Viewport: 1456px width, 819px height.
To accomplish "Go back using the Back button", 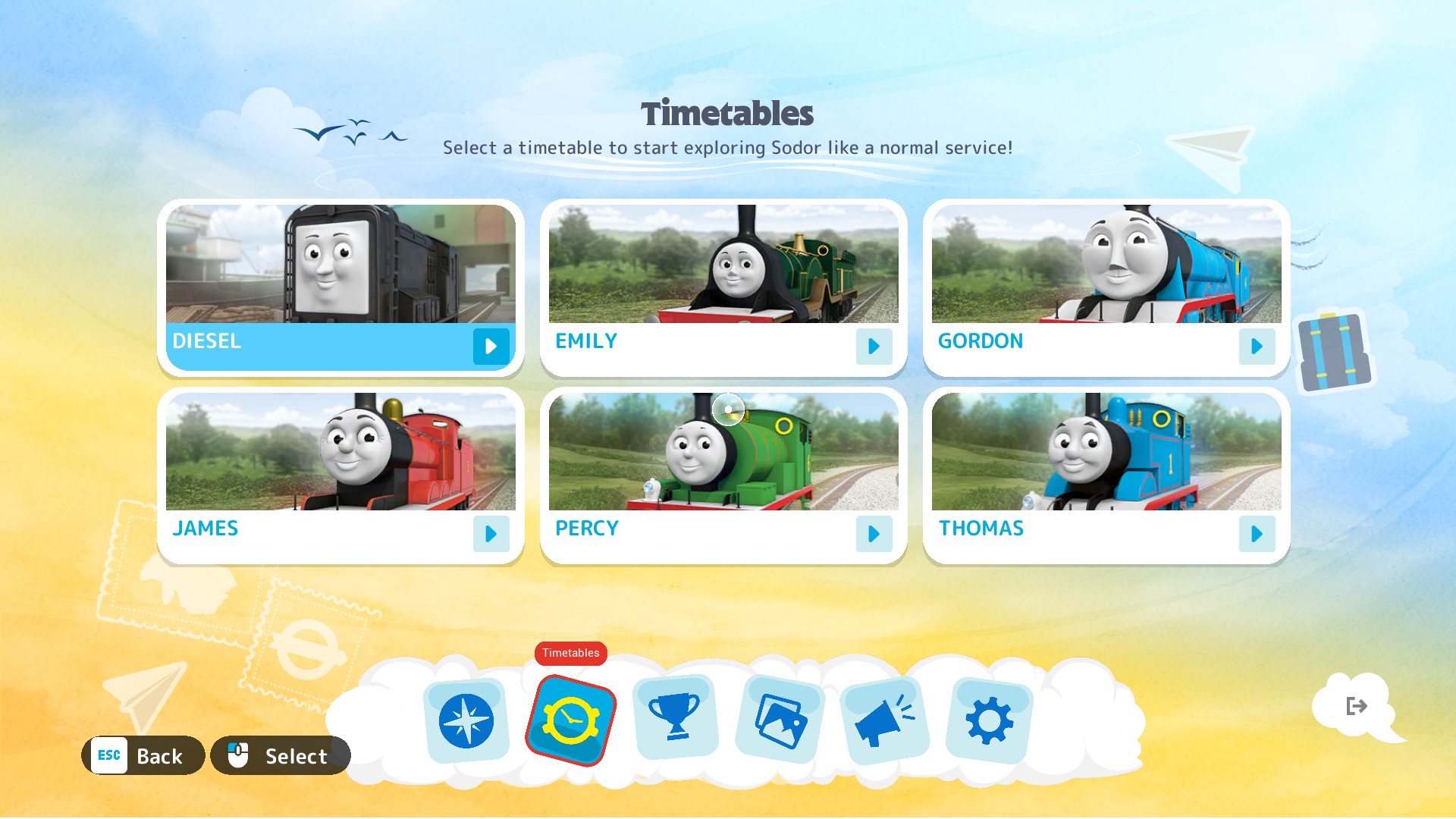I will click(143, 756).
